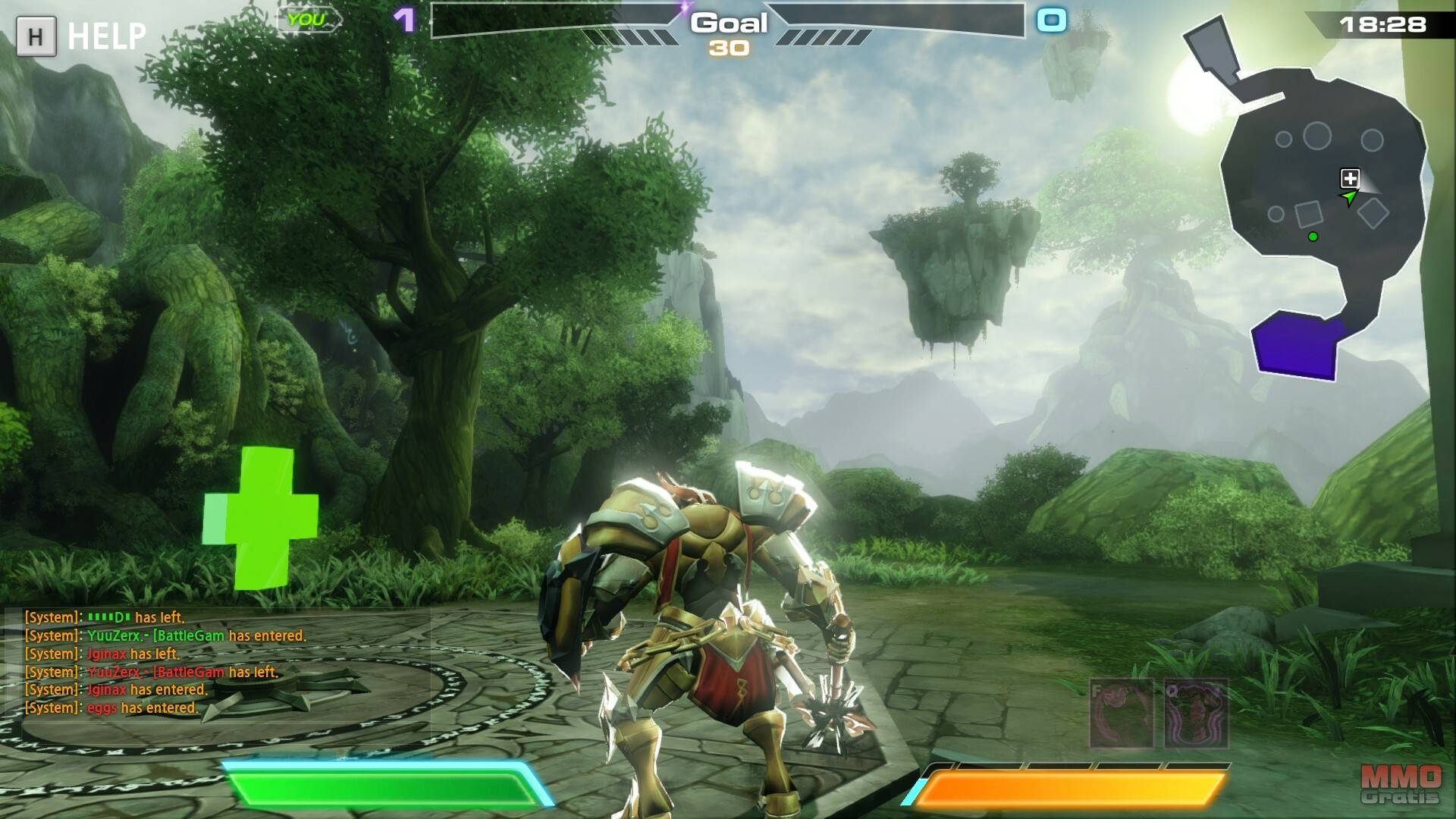Activate the F swirling arc skill icon
The image size is (1456, 819).
coord(1122,714)
